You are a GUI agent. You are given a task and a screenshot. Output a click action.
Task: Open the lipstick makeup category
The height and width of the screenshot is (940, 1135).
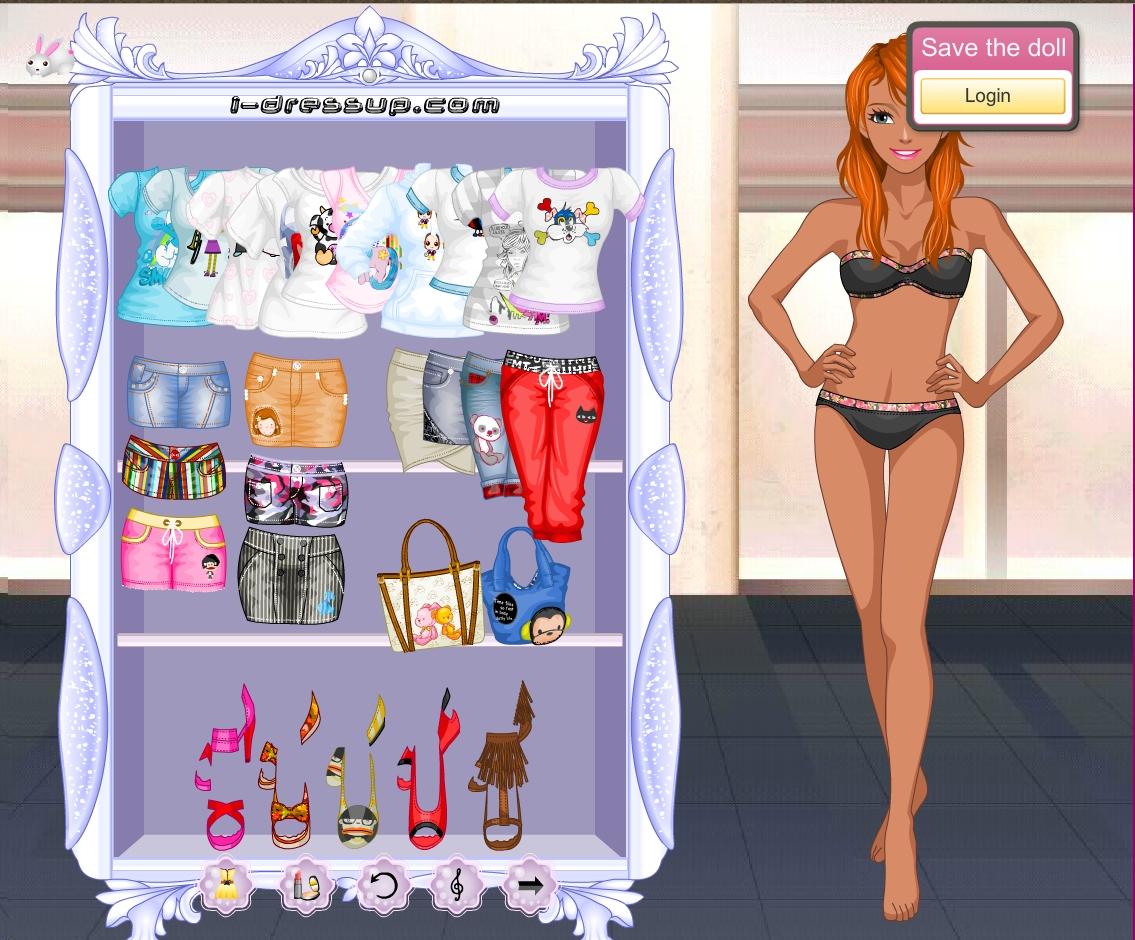coord(305,885)
